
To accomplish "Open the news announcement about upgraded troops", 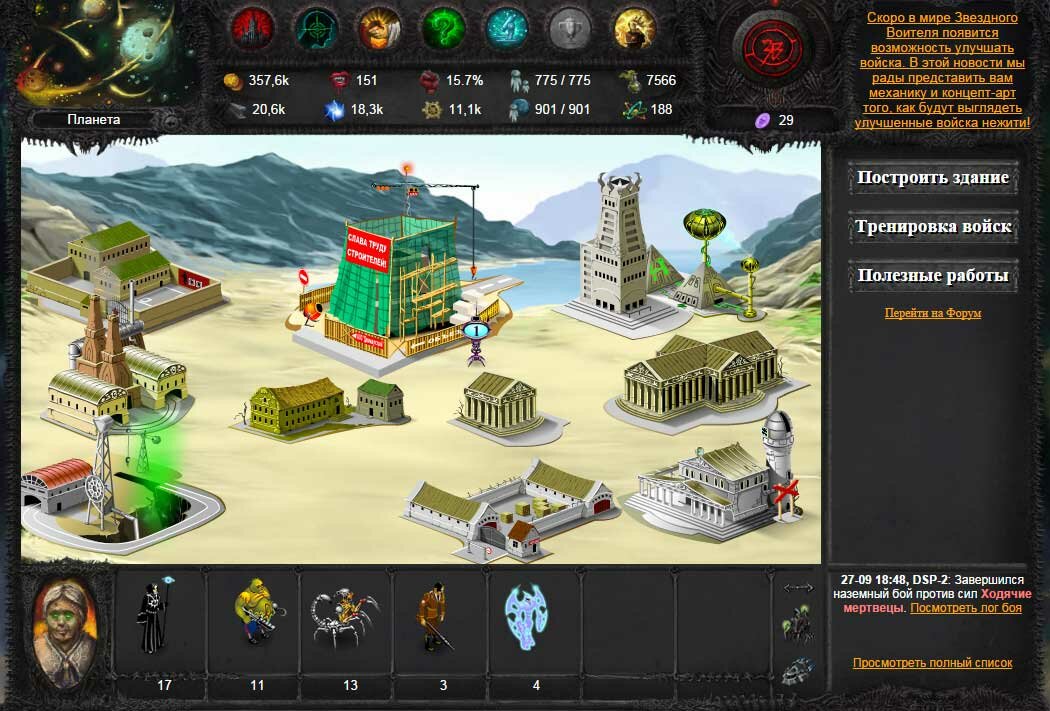I will pyautogui.click(x=942, y=70).
